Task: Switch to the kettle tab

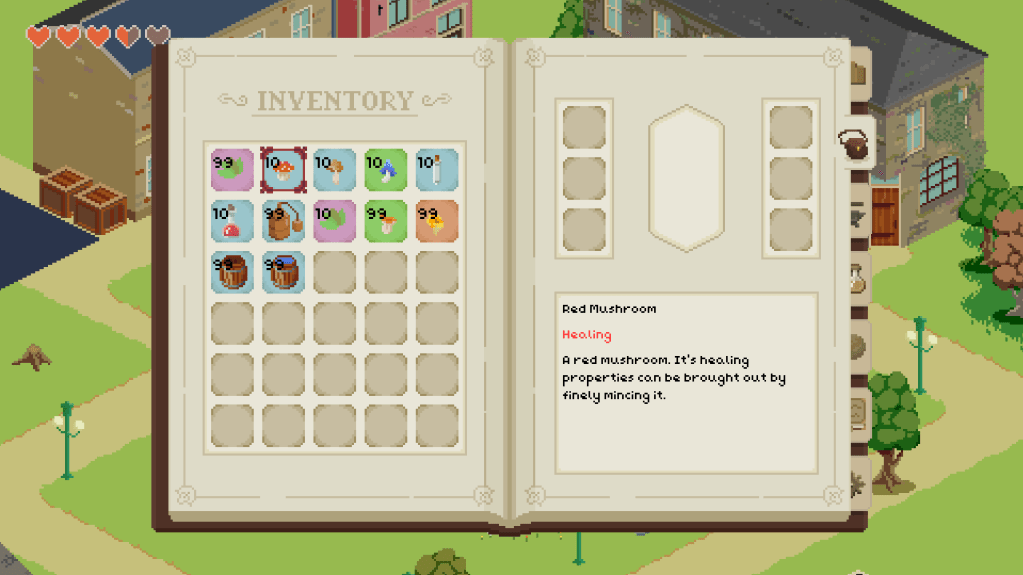Action: pyautogui.click(x=856, y=146)
